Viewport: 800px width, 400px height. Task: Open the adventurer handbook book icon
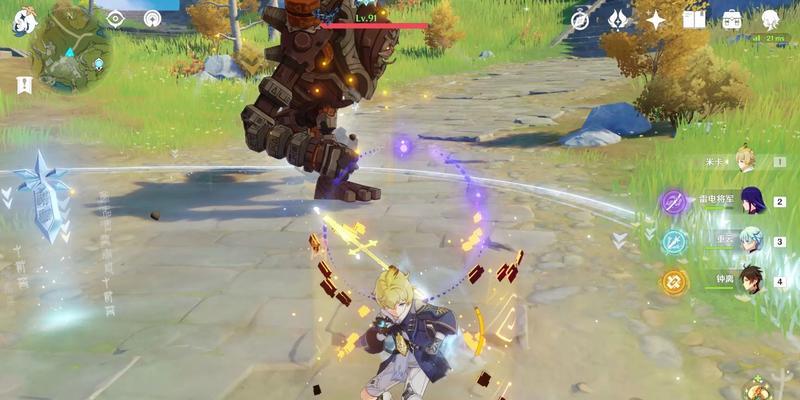[694, 19]
